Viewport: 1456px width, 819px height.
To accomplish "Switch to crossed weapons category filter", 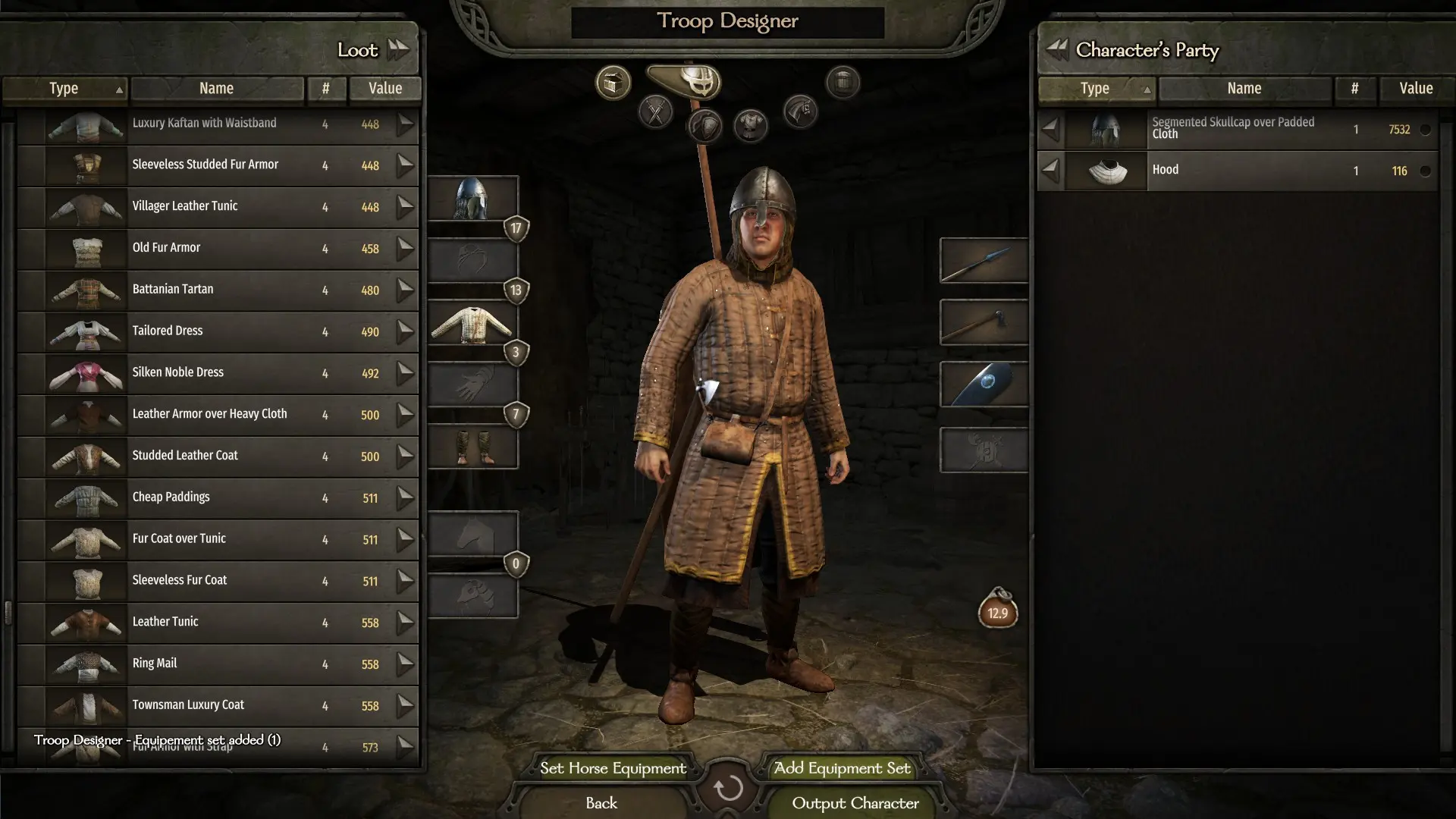I will 656,114.
